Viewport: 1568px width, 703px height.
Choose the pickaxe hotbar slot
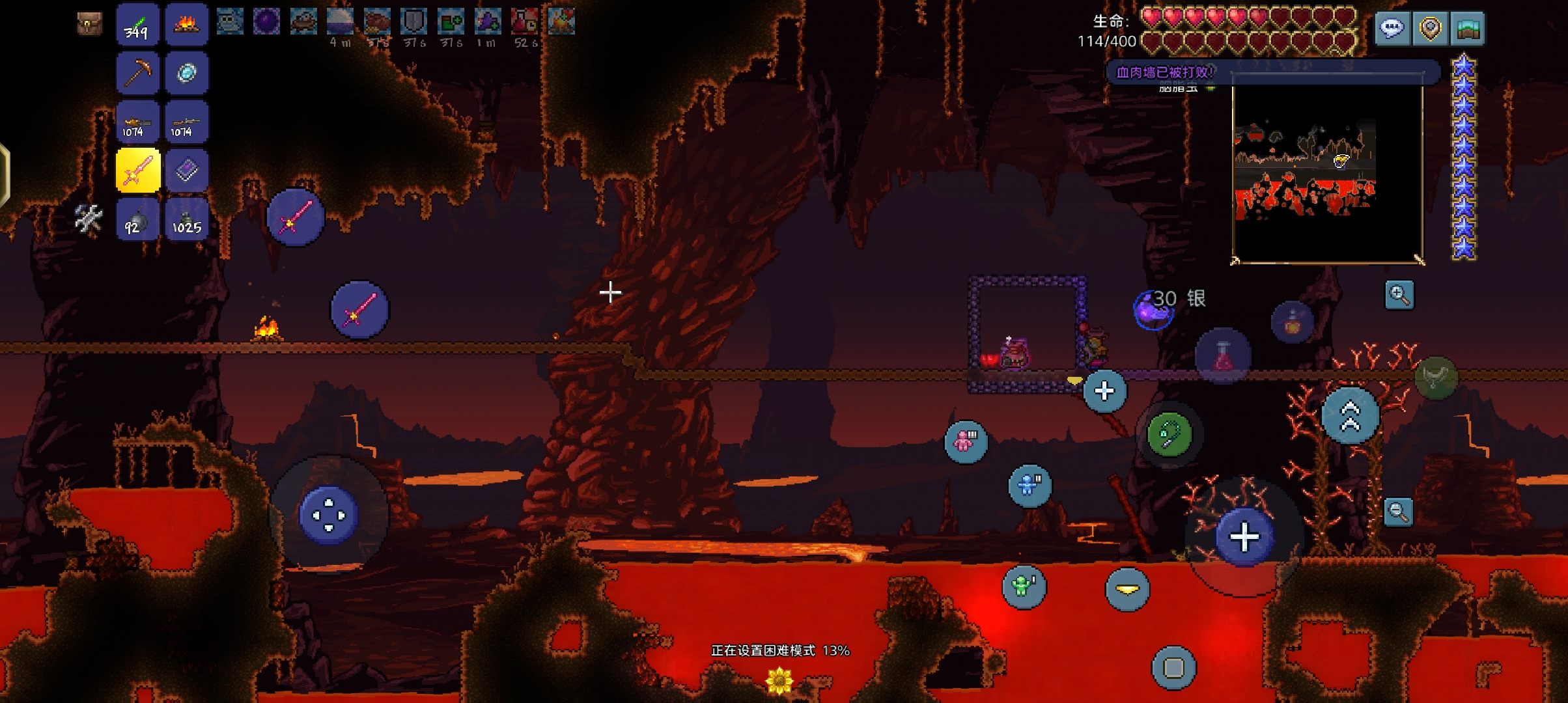pyautogui.click(x=138, y=73)
